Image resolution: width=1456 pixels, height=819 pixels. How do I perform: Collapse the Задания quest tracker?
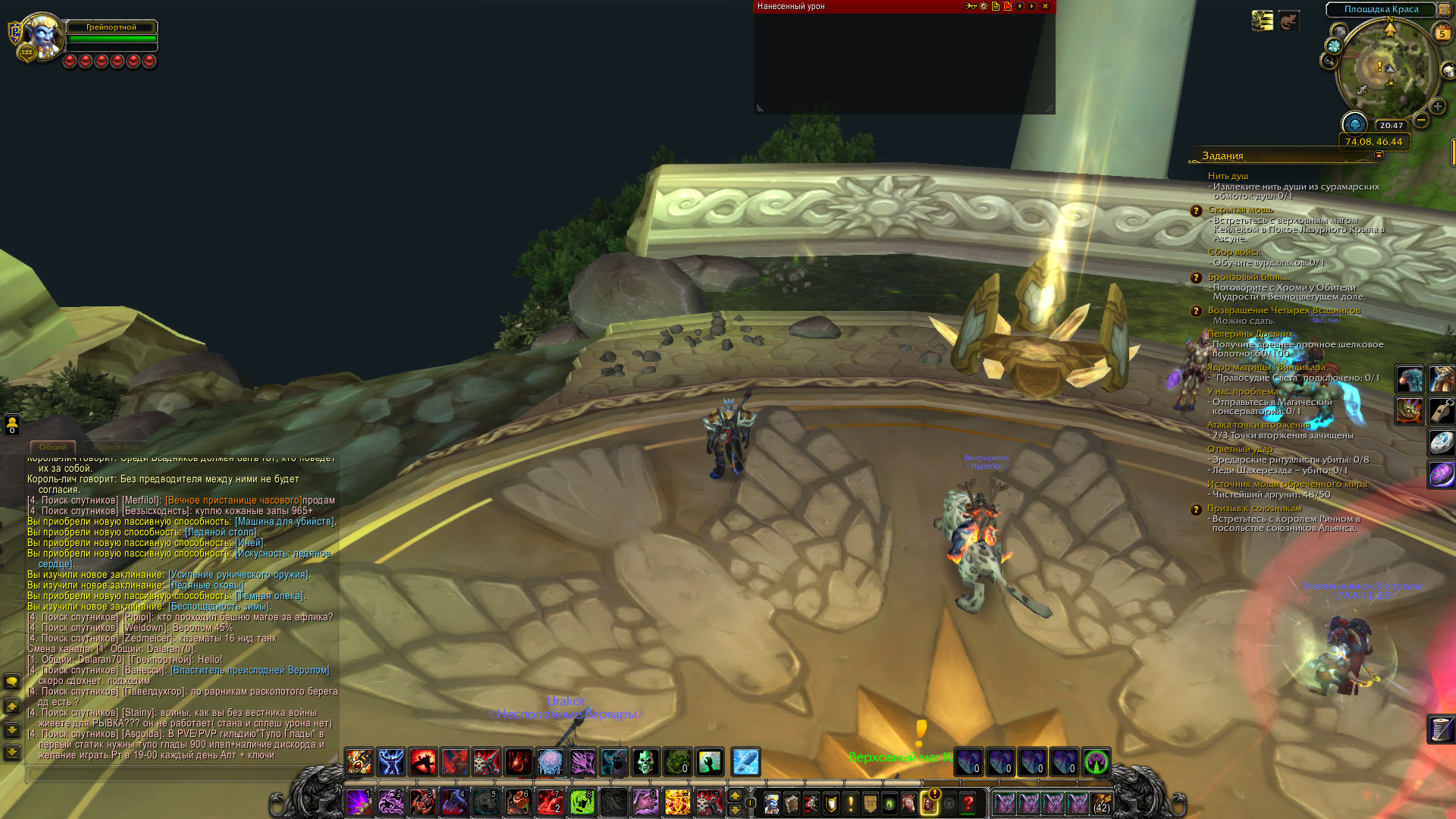(1379, 155)
